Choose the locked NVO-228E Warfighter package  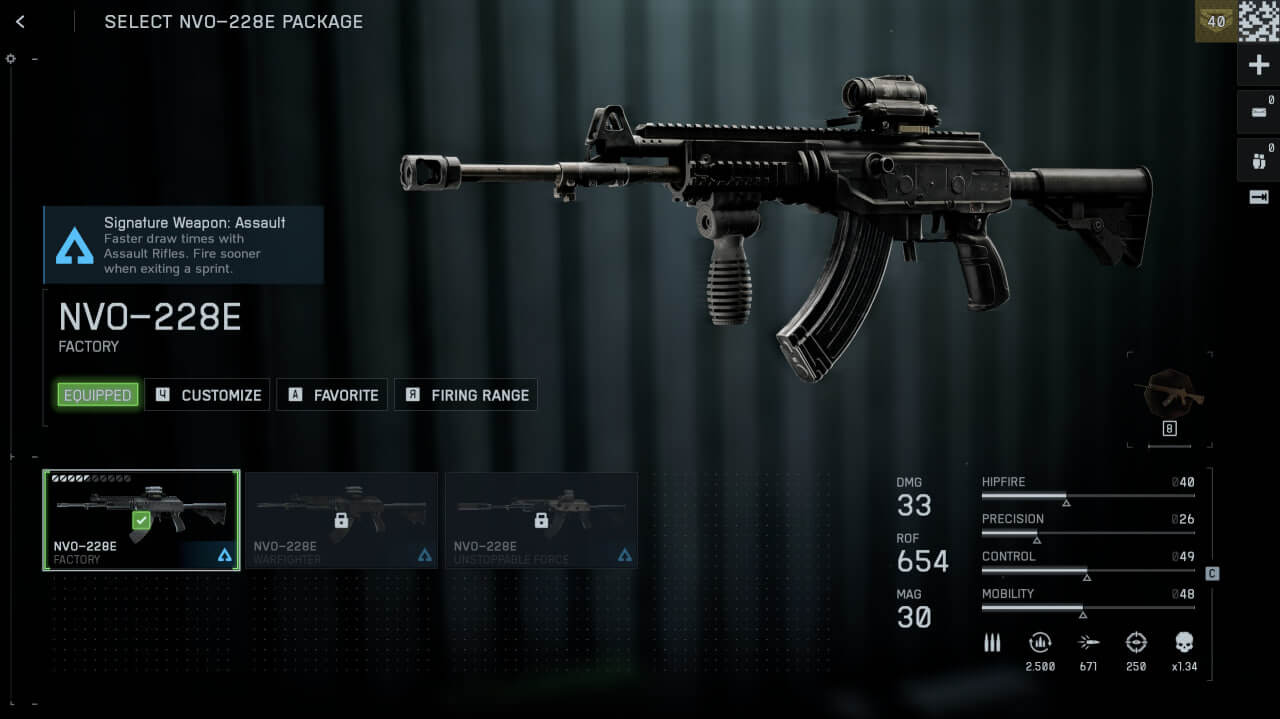pyautogui.click(x=341, y=520)
